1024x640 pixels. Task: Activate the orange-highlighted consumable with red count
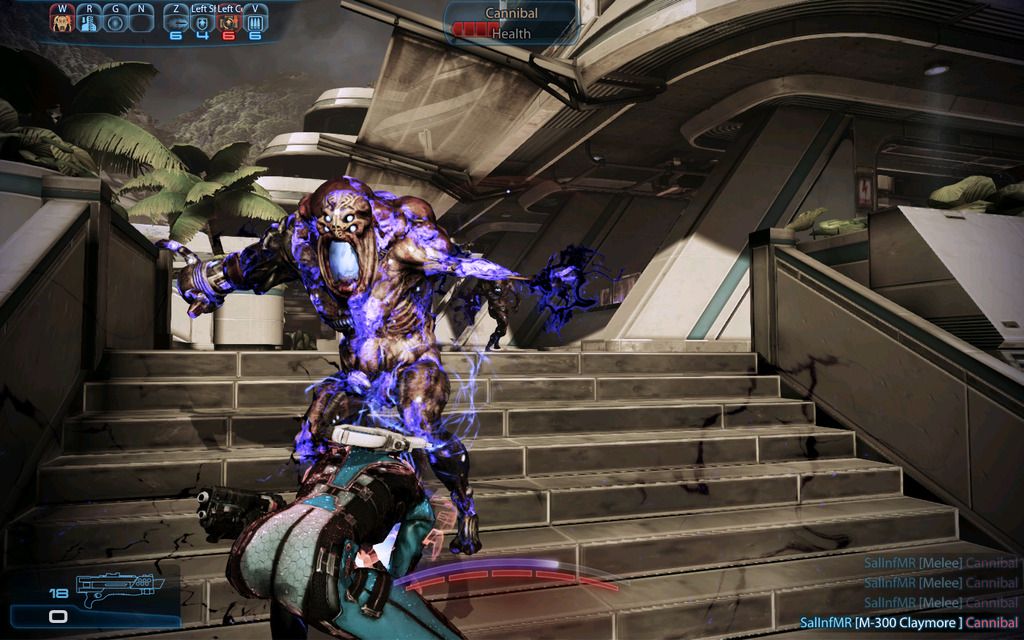click(228, 21)
